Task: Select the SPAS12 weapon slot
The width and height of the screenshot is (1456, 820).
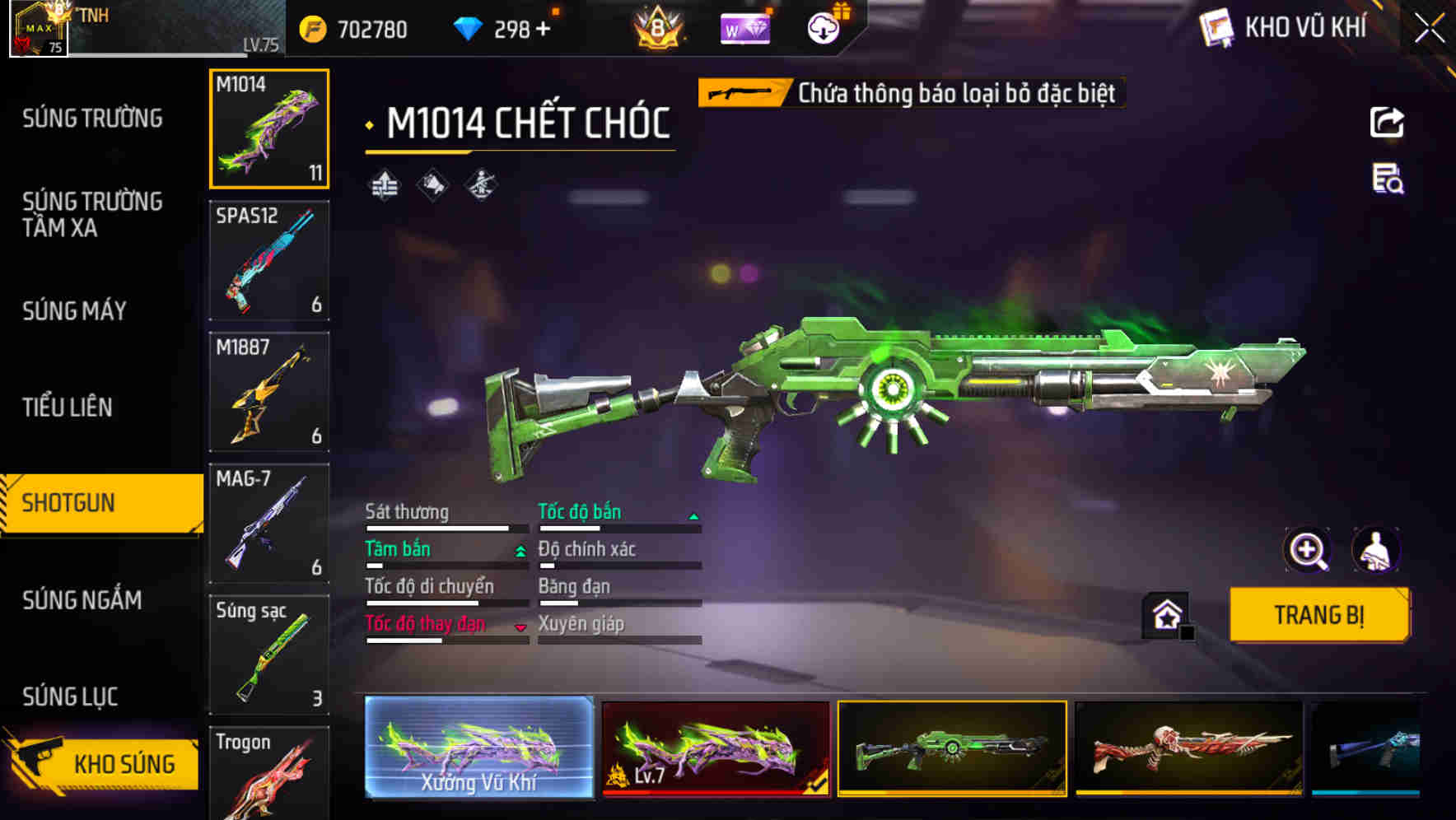Action: (x=269, y=260)
